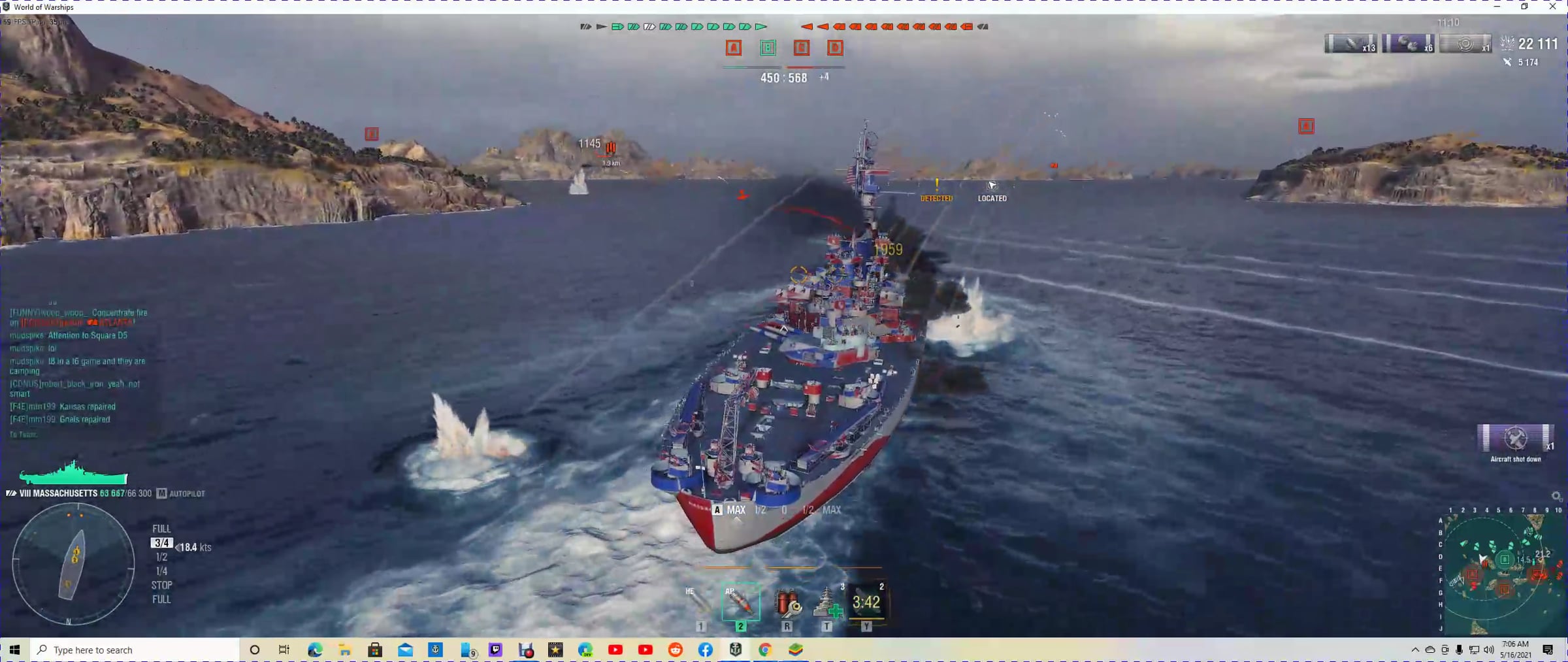Open the minimap settings gear
This screenshot has width=1568, height=662.
[x=1556, y=497]
